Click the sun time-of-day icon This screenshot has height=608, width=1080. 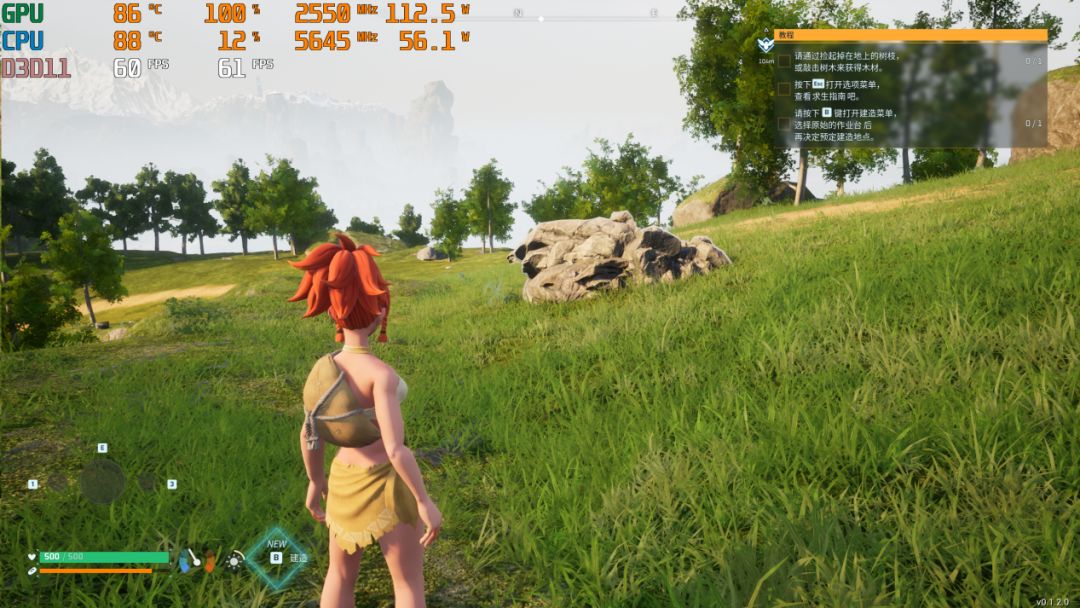click(235, 560)
